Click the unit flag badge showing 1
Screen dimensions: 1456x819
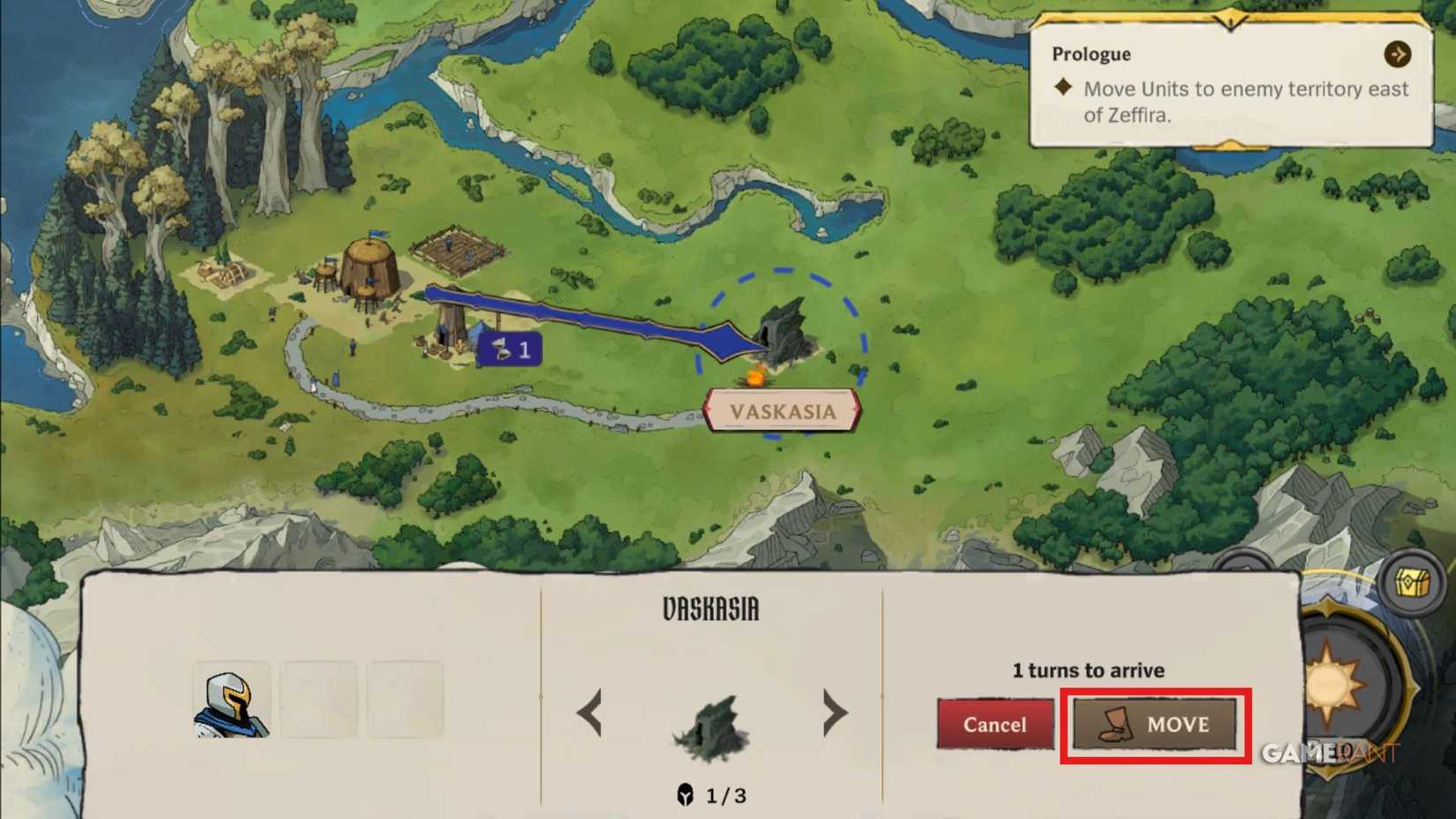tap(509, 349)
